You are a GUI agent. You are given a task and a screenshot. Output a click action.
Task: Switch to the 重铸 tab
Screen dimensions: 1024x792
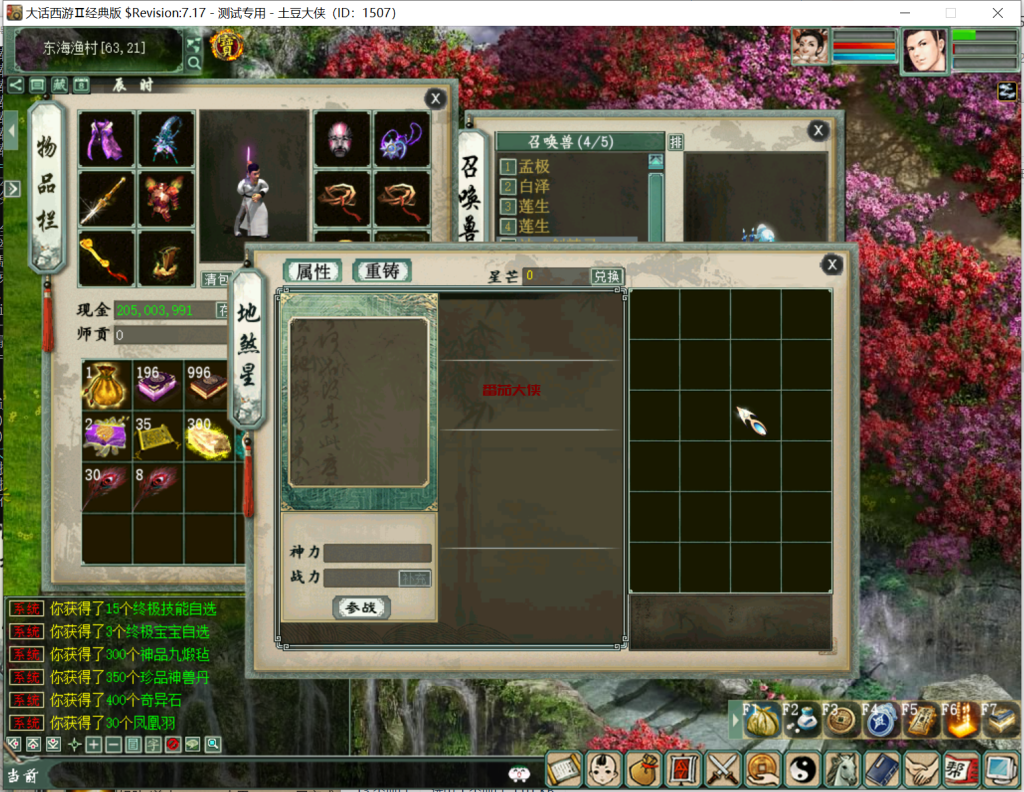tap(381, 271)
